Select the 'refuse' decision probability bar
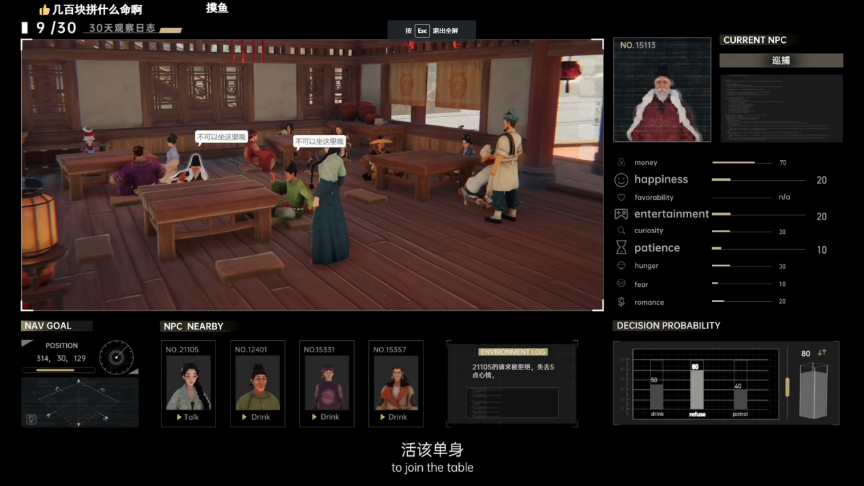The height and width of the screenshot is (486, 864). coord(695,388)
